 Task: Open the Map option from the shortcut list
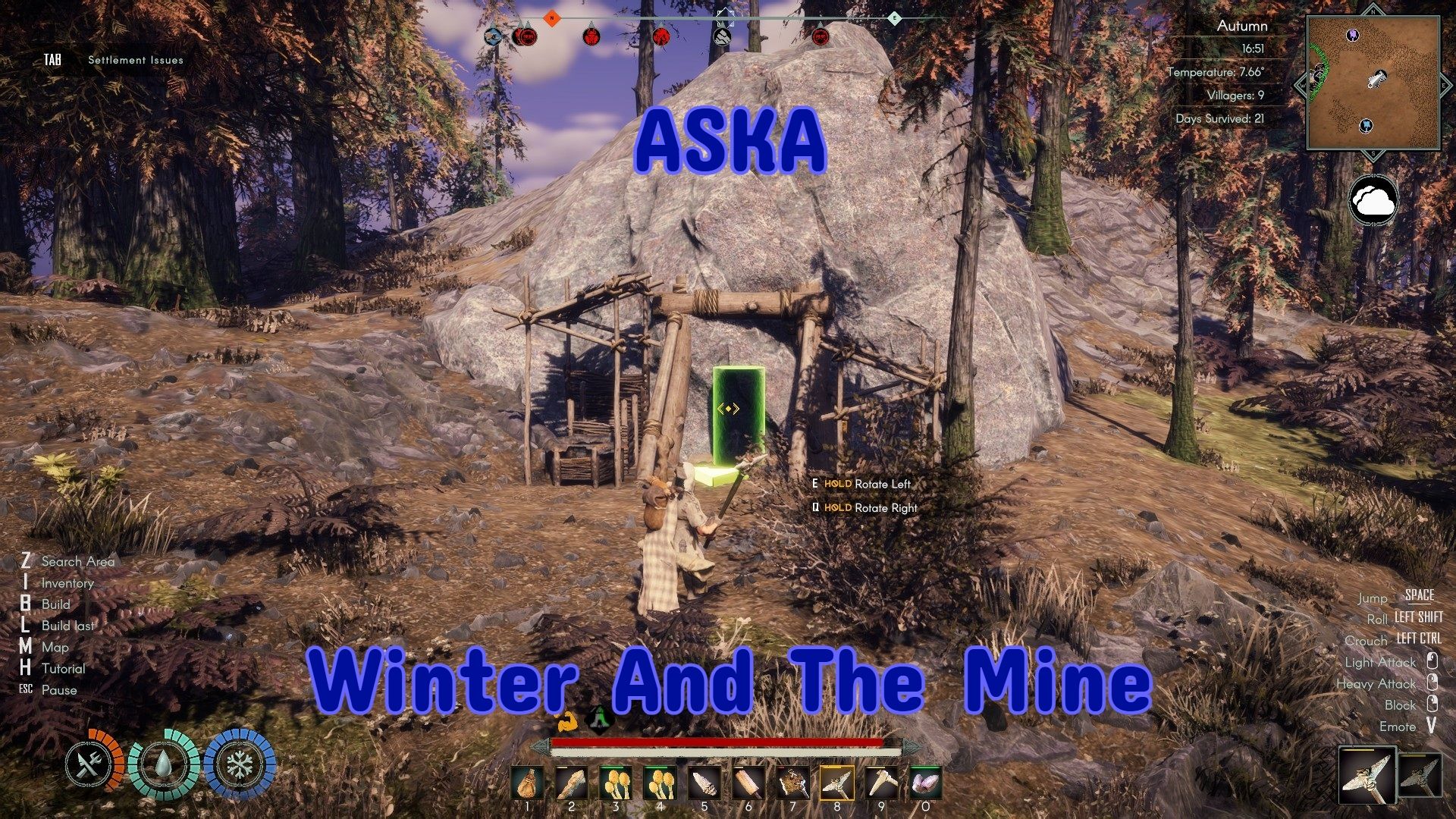pos(55,648)
